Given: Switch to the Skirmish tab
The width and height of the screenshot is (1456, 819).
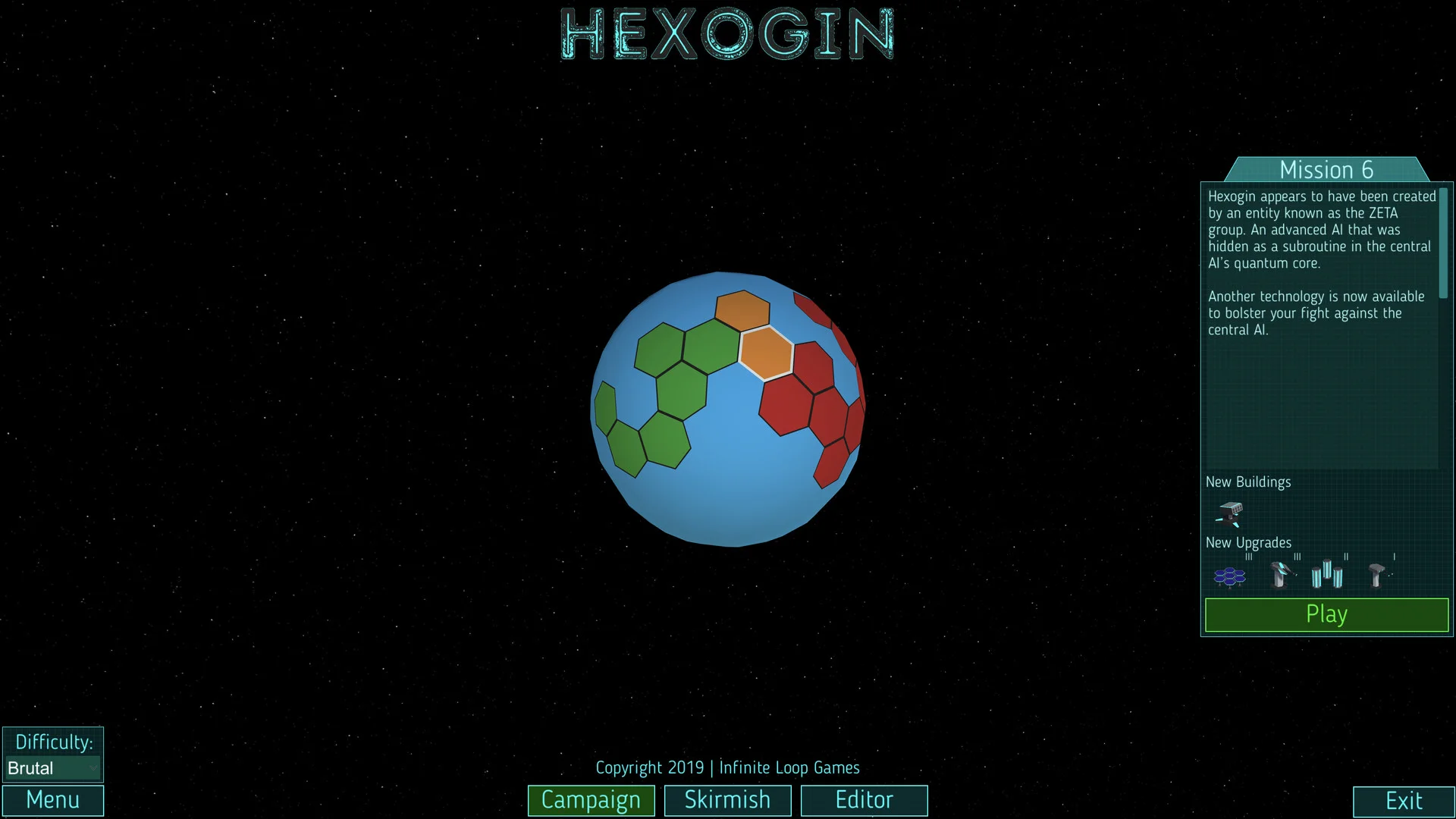Looking at the screenshot, I should pos(727,800).
